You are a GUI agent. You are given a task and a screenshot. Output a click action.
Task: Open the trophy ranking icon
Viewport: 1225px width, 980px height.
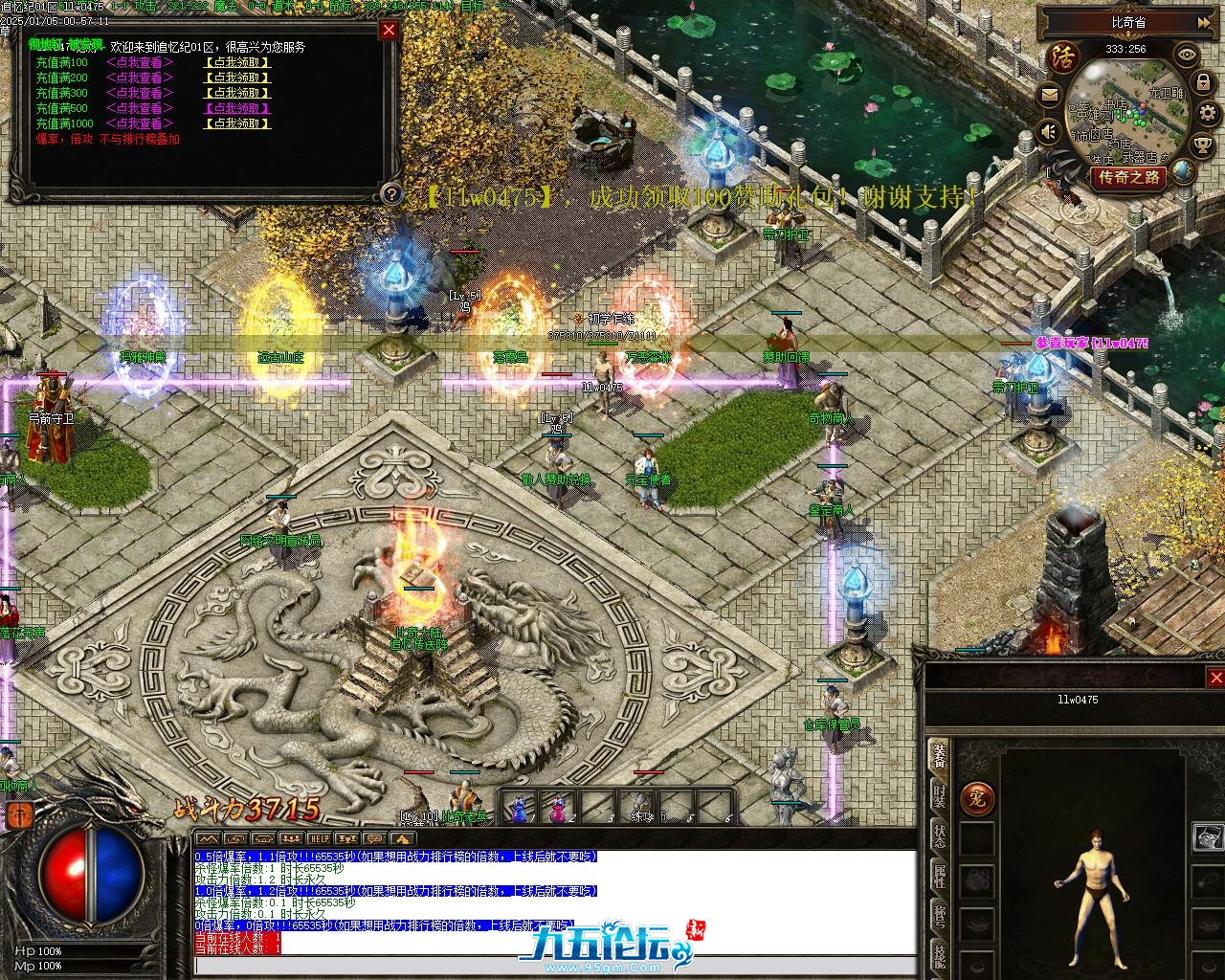coord(1201,145)
